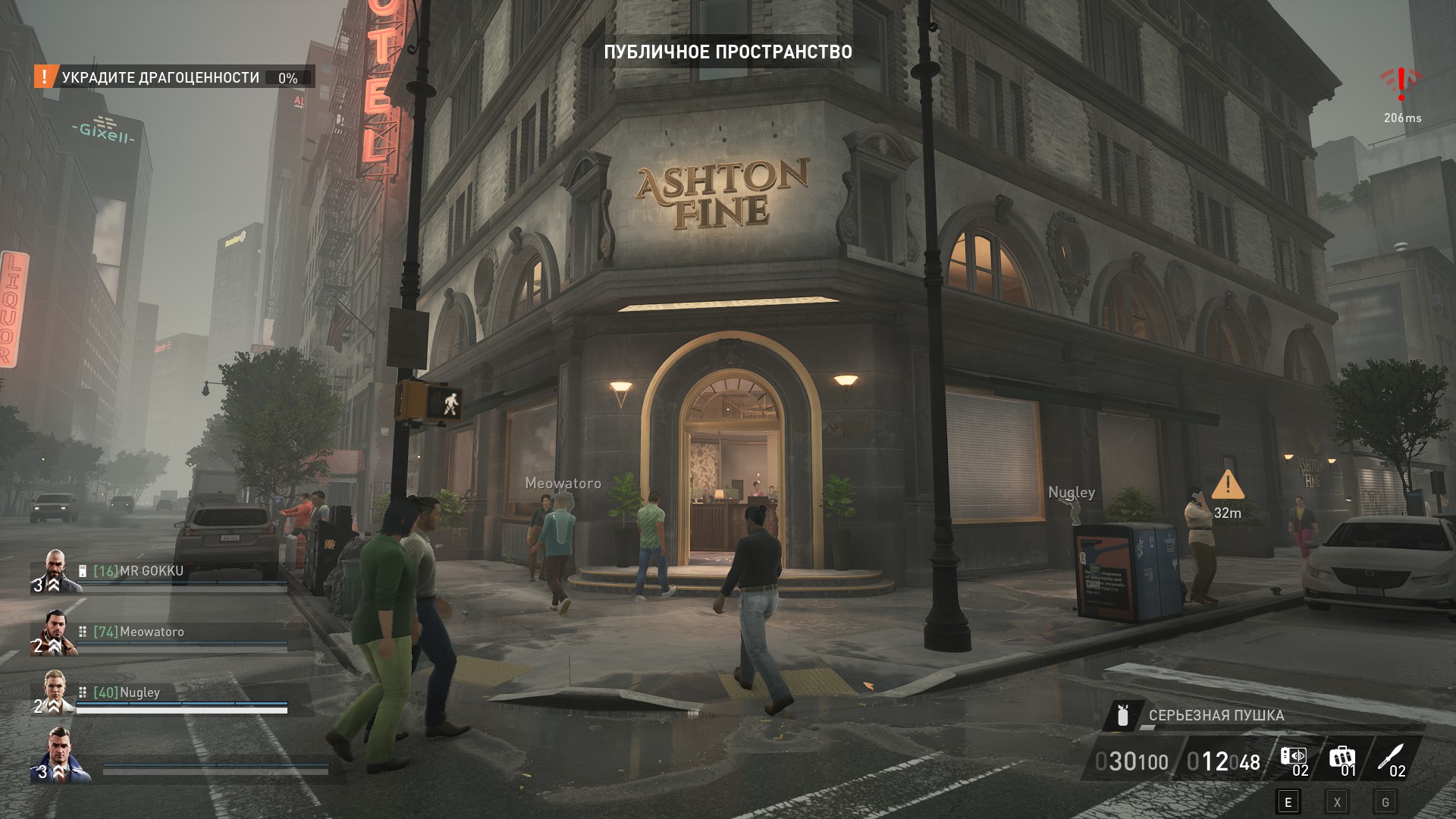Click the red connection warning icon

1401,84
